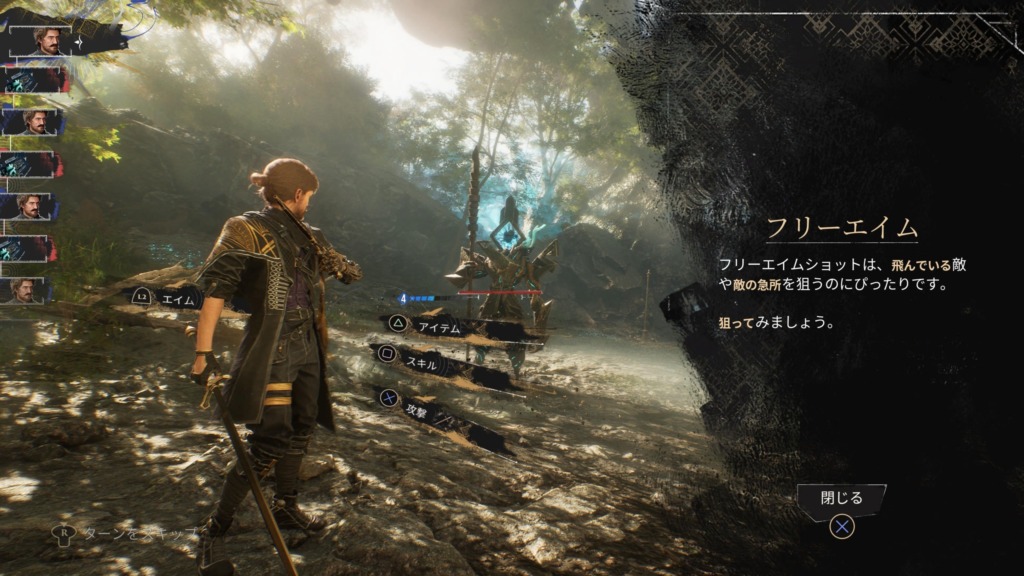Select the アイテム command
1024x576 pixels.
(440, 325)
